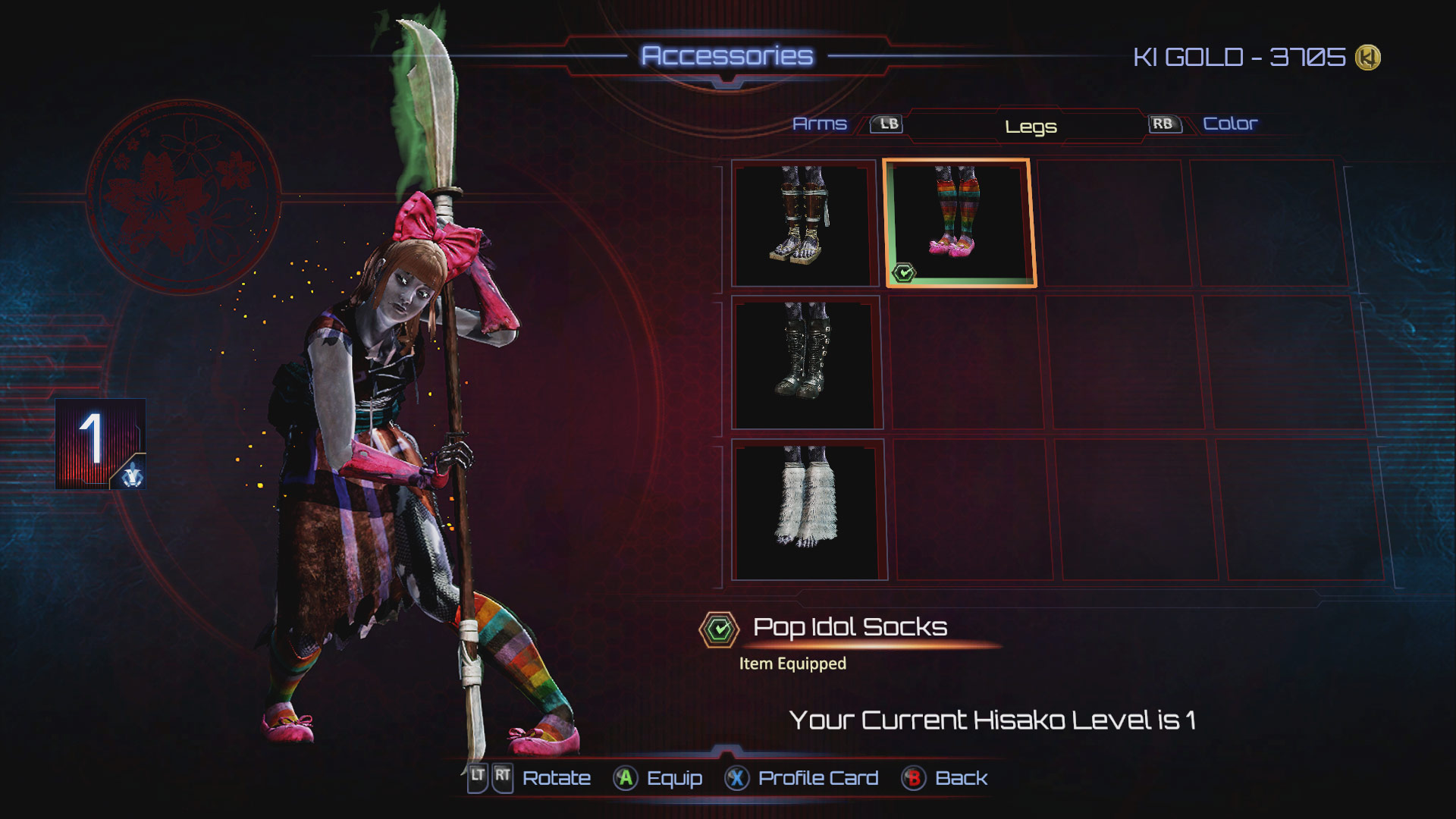This screenshot has width=1456, height=819.
Task: Click the B Back button icon
Action: 914,778
